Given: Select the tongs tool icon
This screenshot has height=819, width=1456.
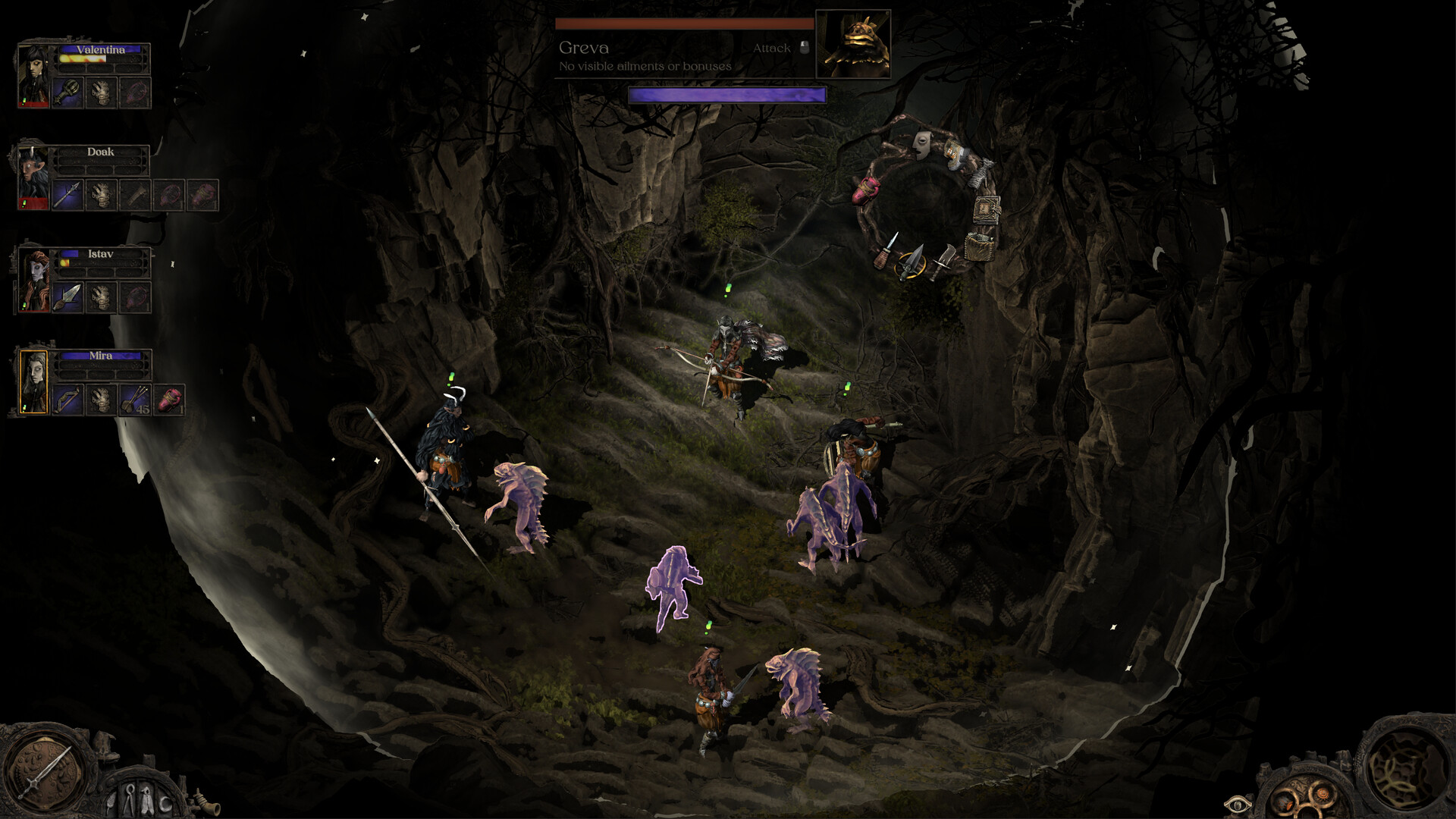Looking at the screenshot, I should pyautogui.click(x=130, y=799).
